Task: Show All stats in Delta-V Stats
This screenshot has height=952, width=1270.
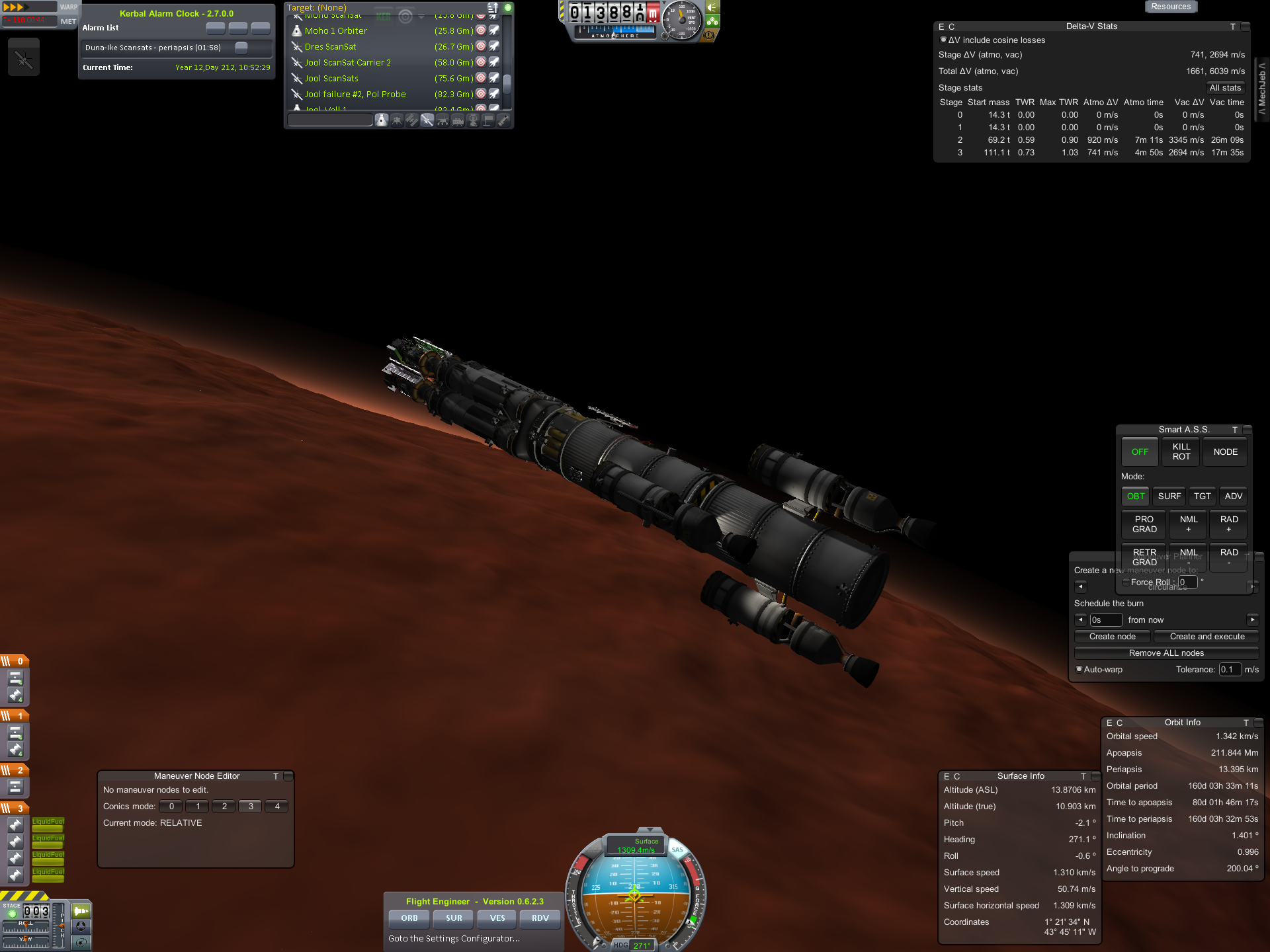Action: click(x=1225, y=88)
